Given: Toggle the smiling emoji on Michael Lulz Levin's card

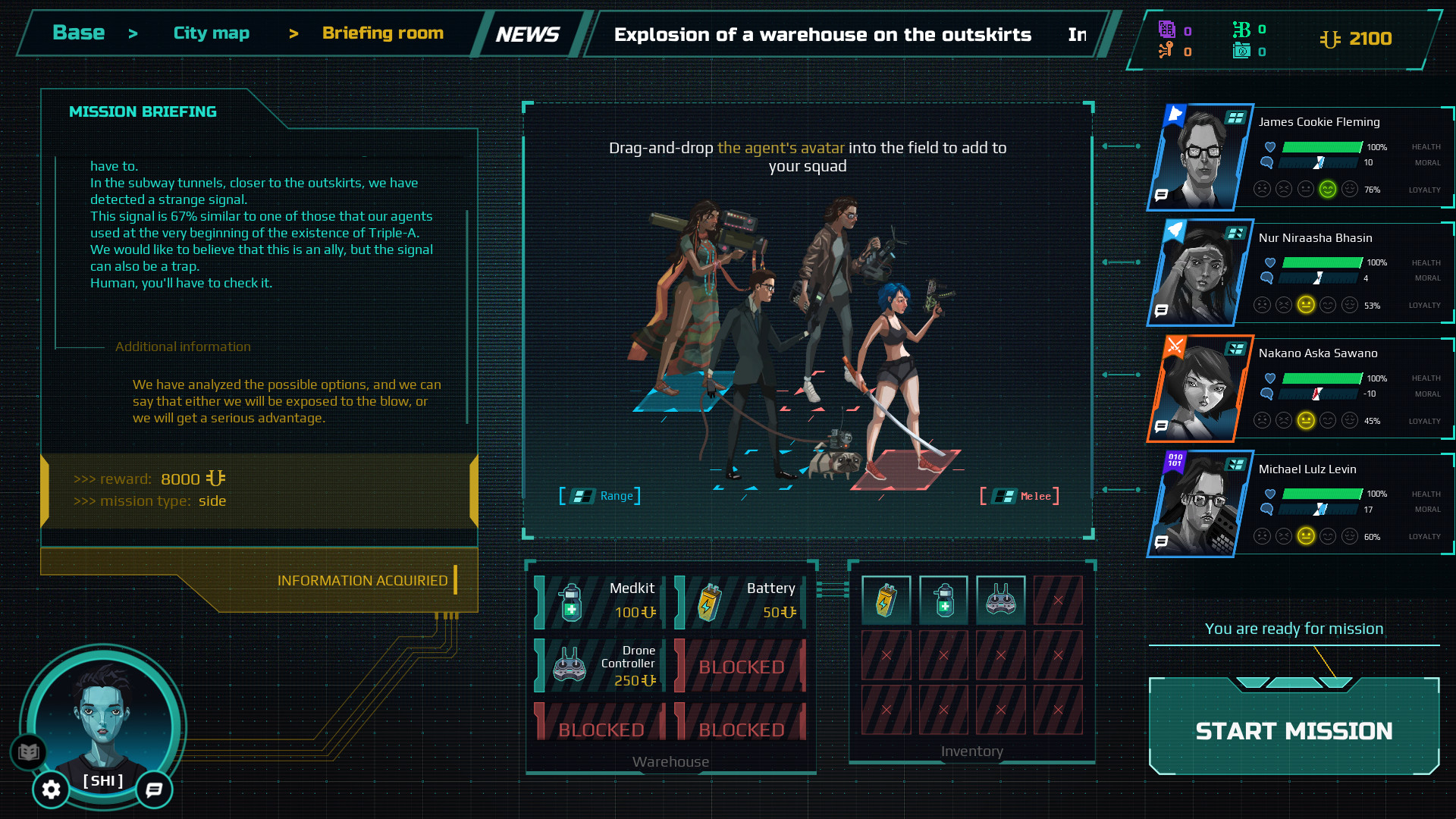Looking at the screenshot, I should pyautogui.click(x=1329, y=536).
